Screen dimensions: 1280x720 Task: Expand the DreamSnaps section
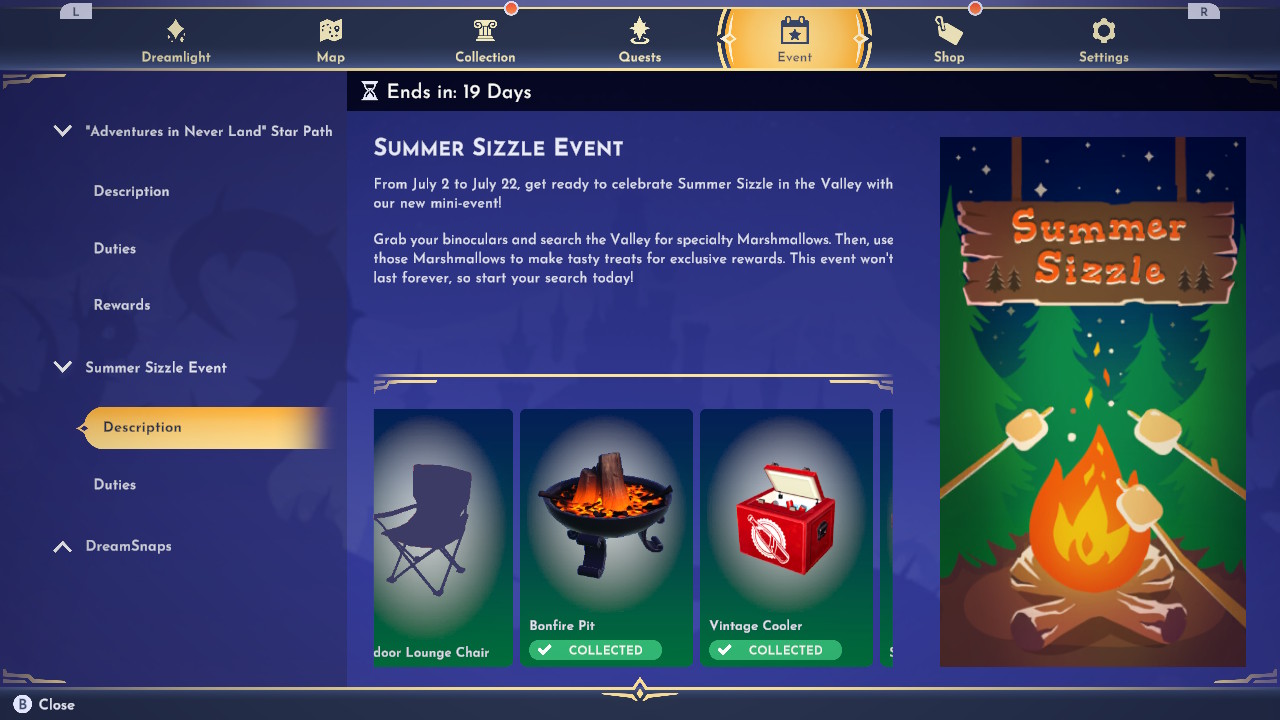tap(62, 546)
